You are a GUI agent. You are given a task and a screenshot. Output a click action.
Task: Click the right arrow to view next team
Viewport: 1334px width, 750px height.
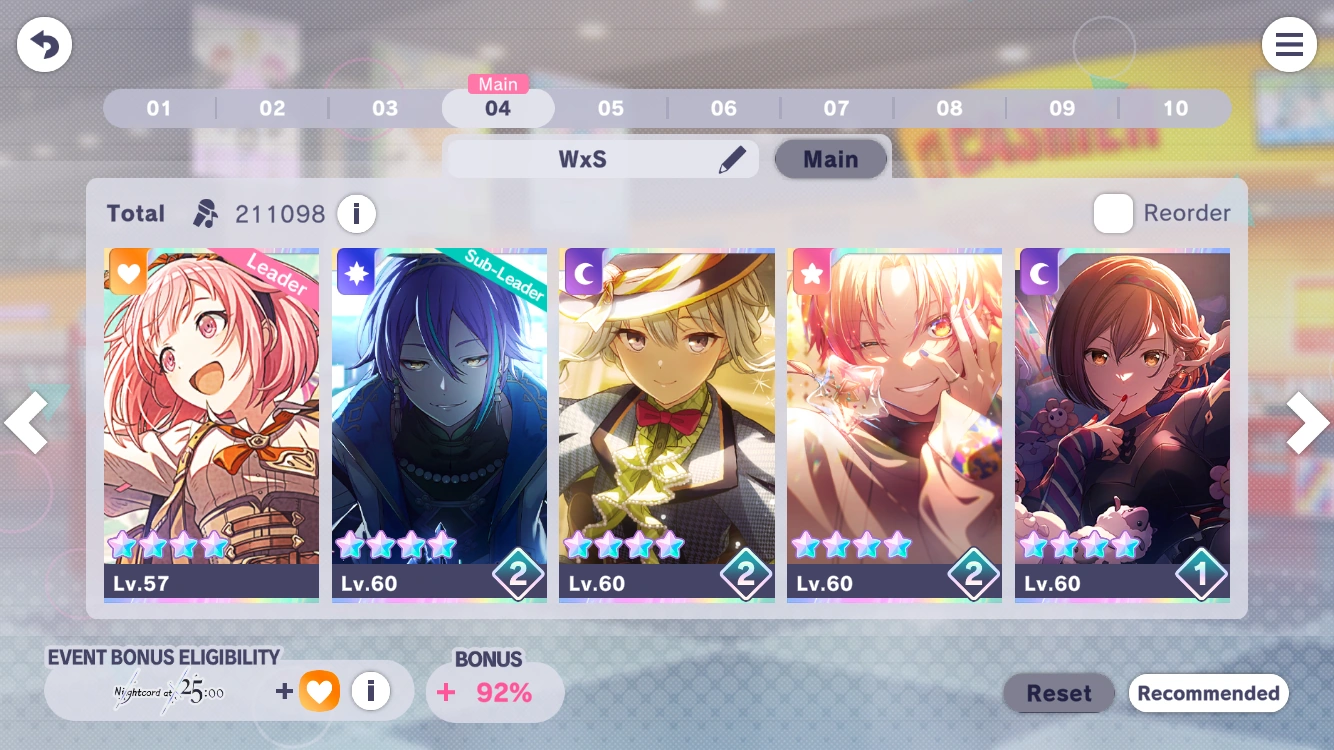point(1307,423)
